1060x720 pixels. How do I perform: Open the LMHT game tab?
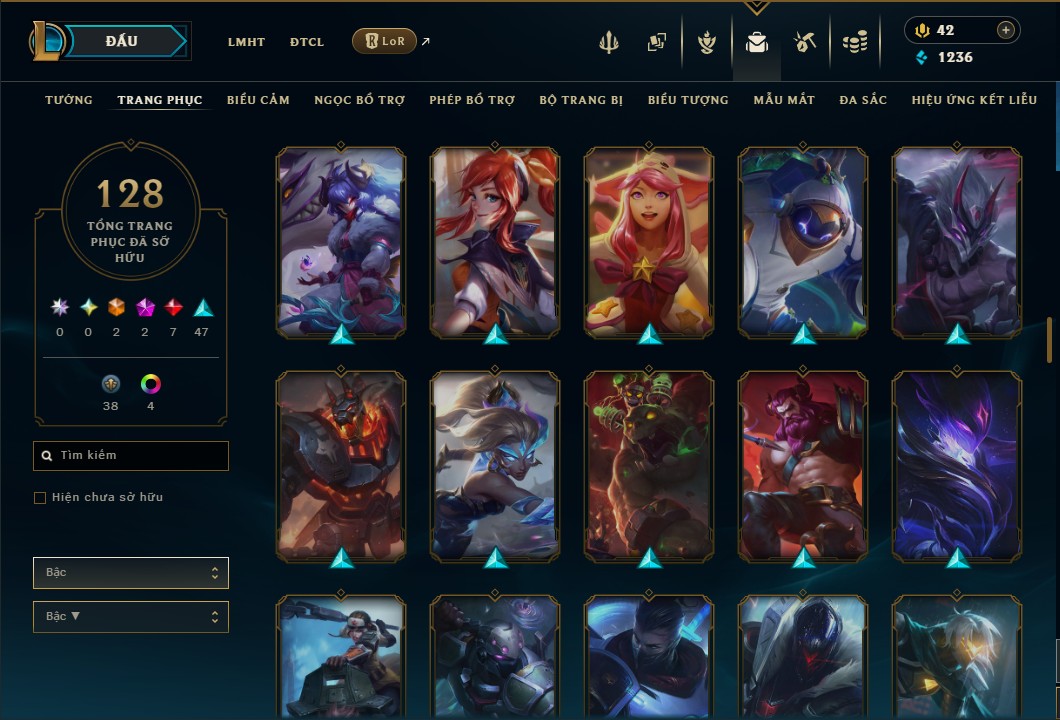tap(246, 42)
